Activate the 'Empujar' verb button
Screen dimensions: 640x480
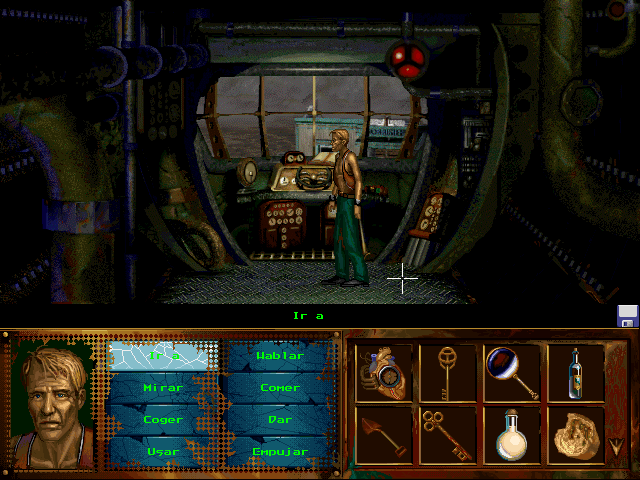point(279,451)
